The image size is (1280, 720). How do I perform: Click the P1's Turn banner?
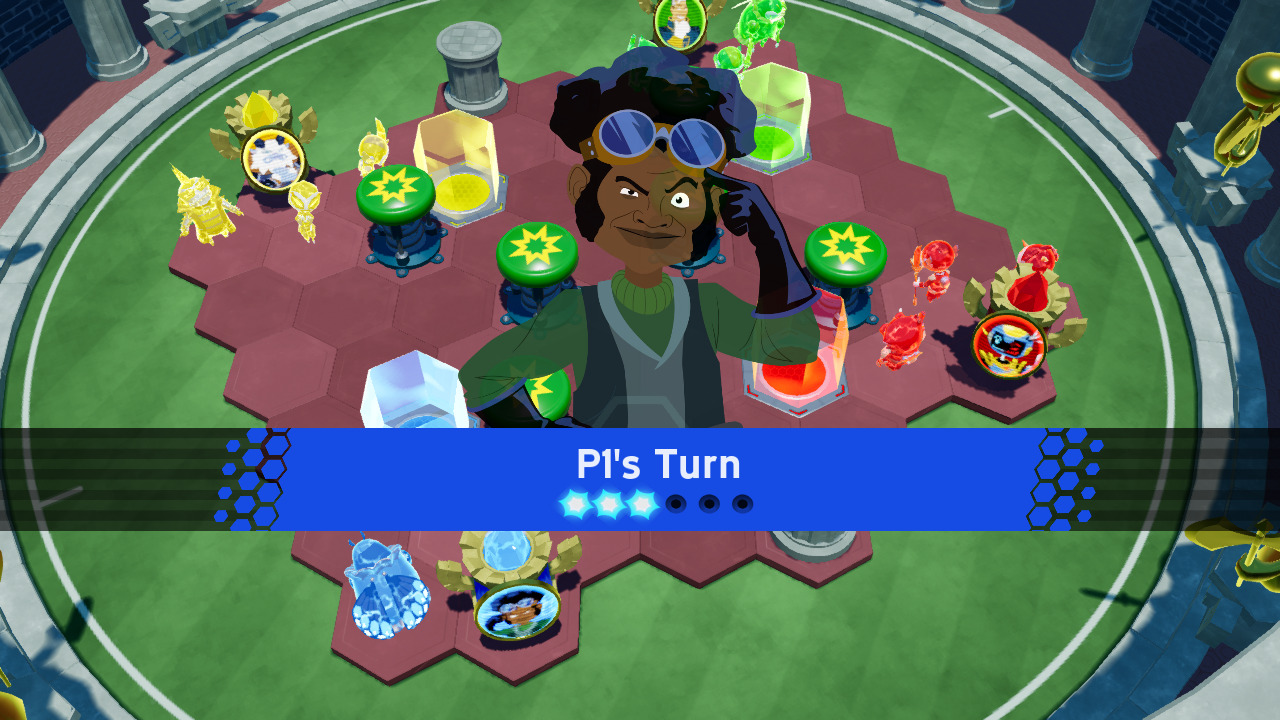coord(660,464)
